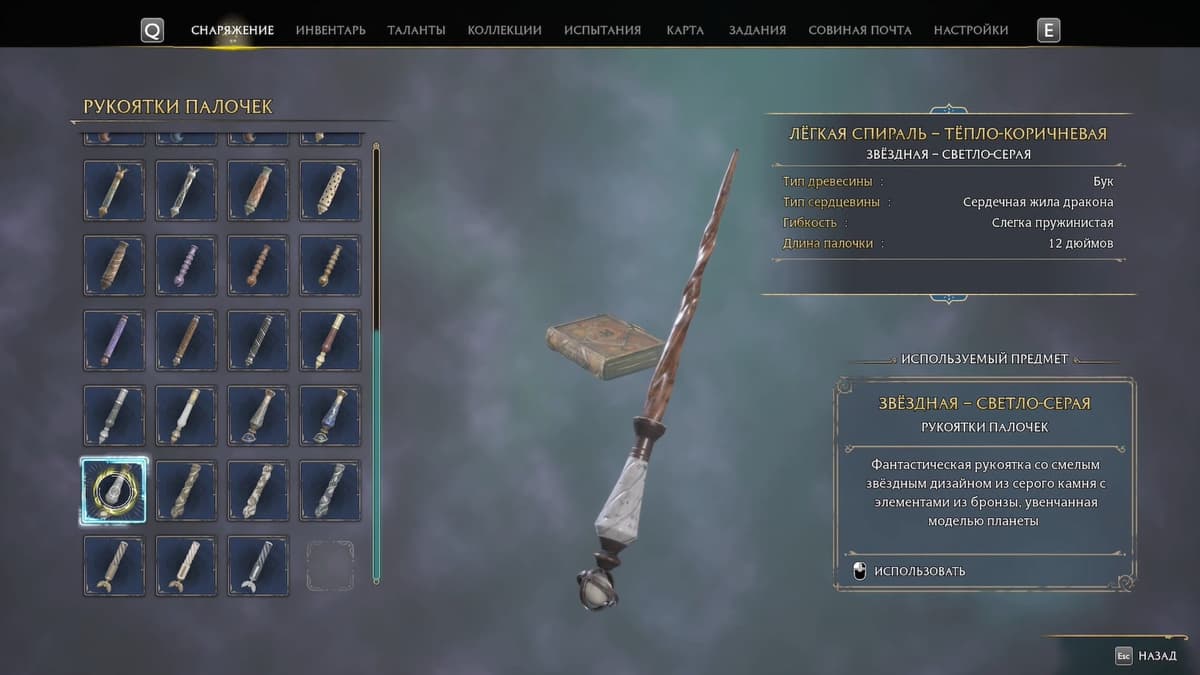Show the Испытания tab
This screenshot has height=675, width=1200.
click(602, 30)
